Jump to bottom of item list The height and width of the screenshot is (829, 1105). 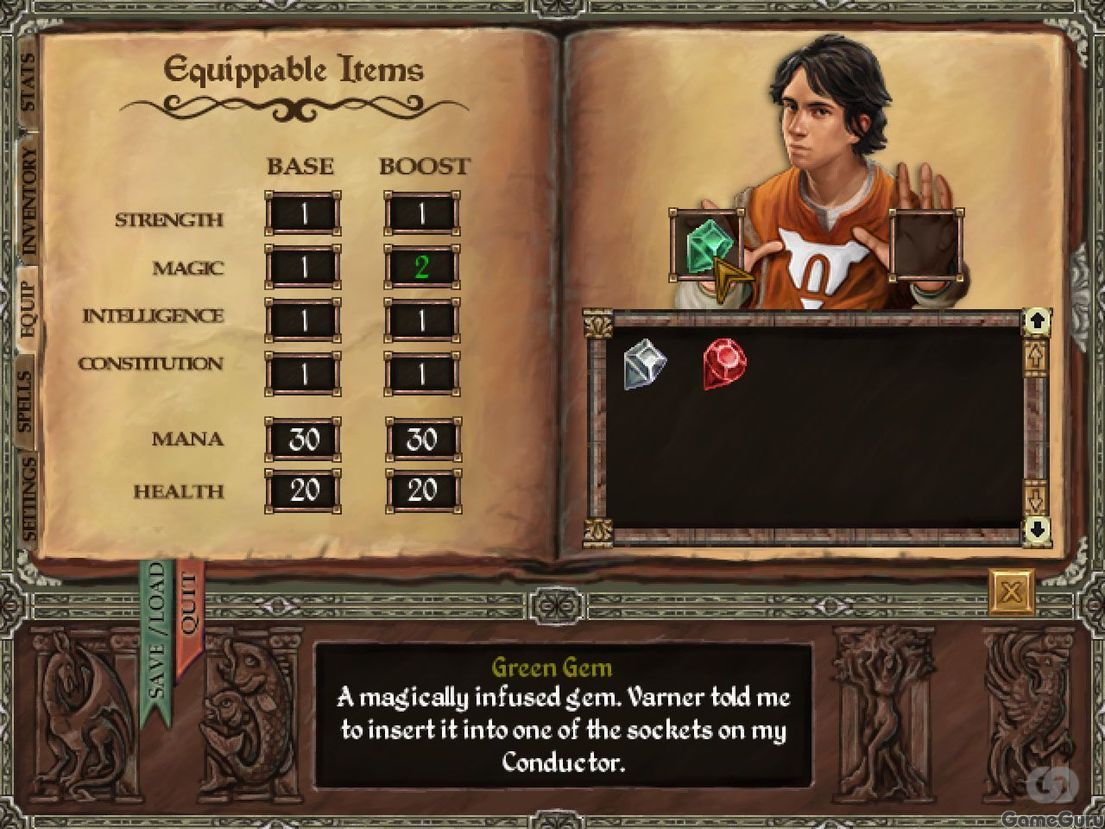[x=1037, y=527]
